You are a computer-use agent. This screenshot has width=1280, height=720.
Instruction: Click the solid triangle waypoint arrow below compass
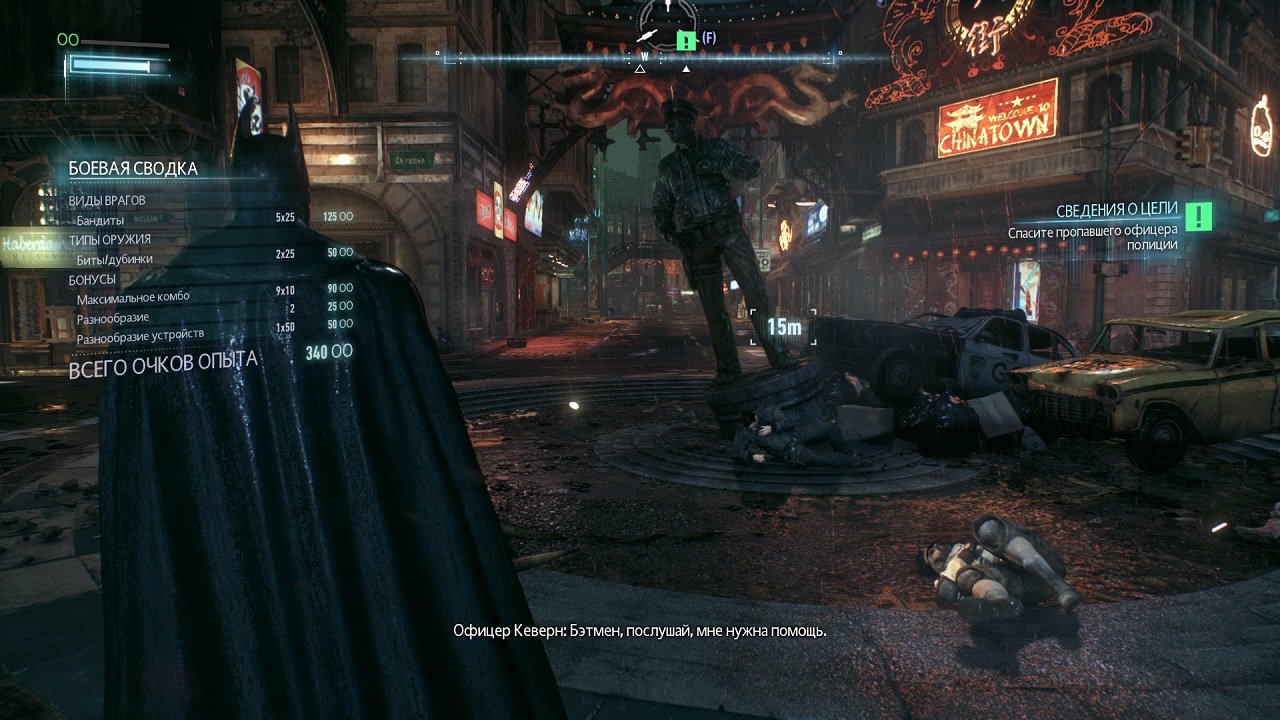click(x=686, y=70)
